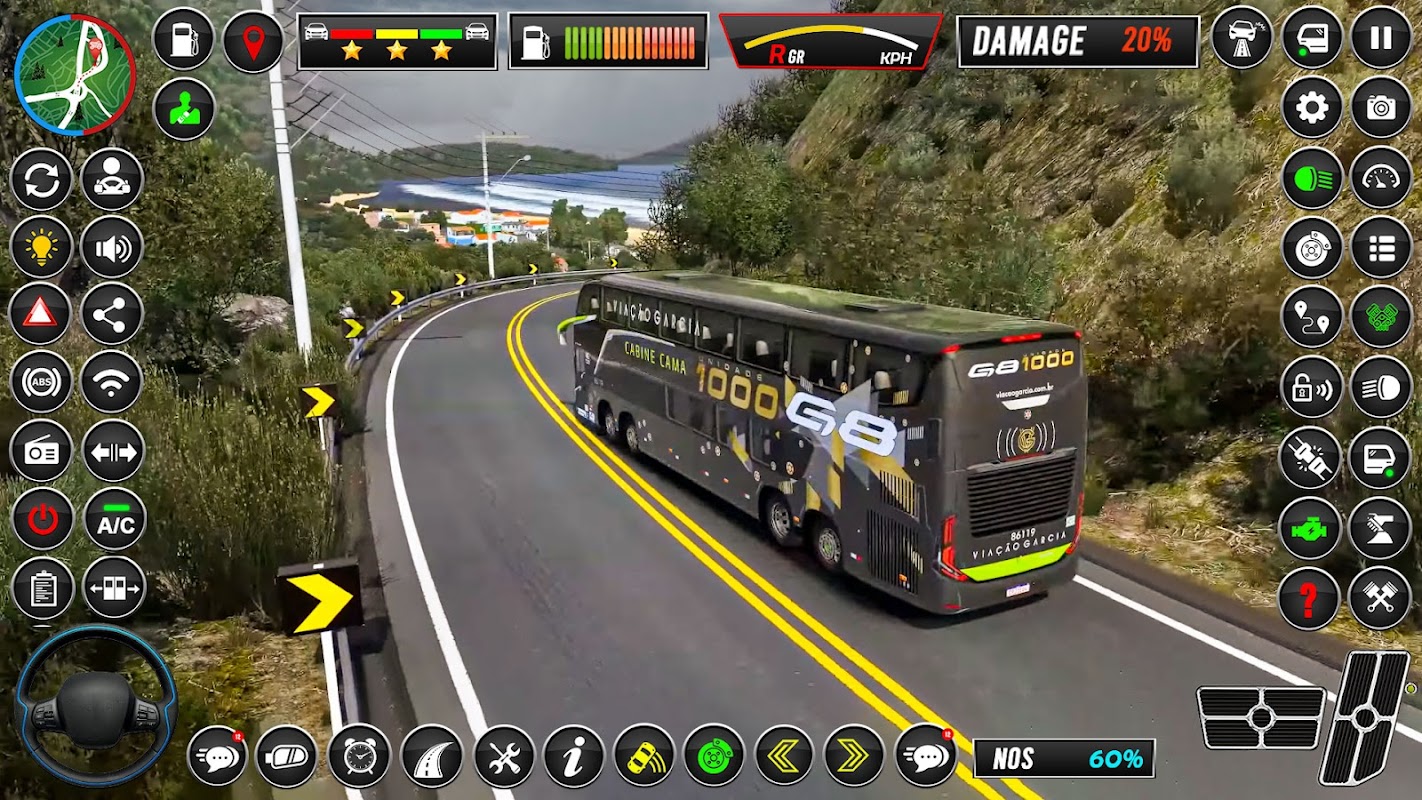
Task: Open the info button
Action: 574,756
